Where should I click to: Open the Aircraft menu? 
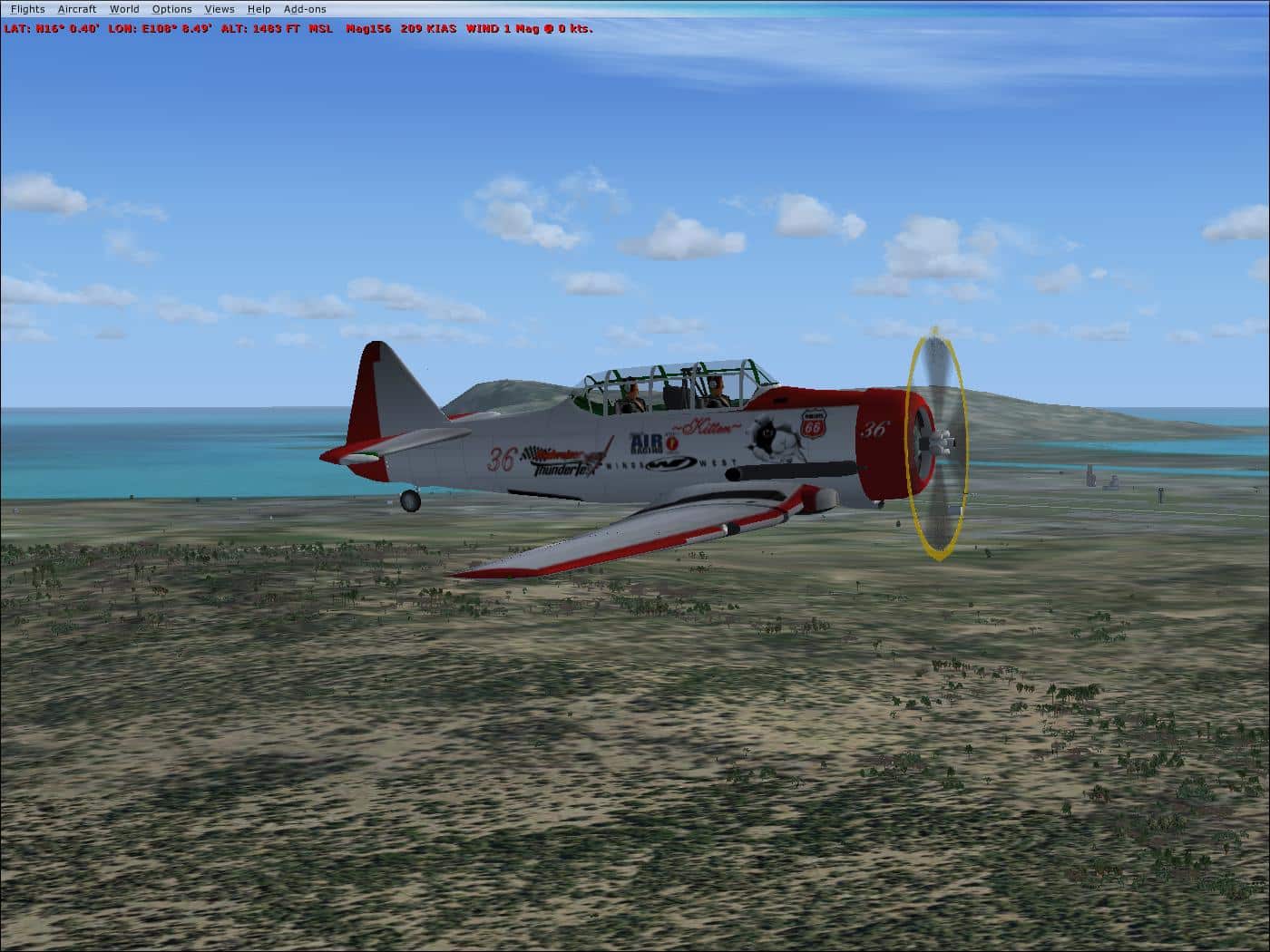(76, 8)
